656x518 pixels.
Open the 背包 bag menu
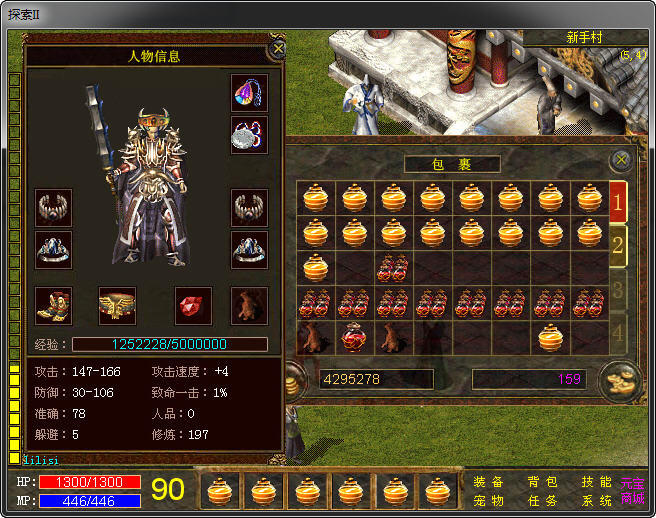(543, 482)
